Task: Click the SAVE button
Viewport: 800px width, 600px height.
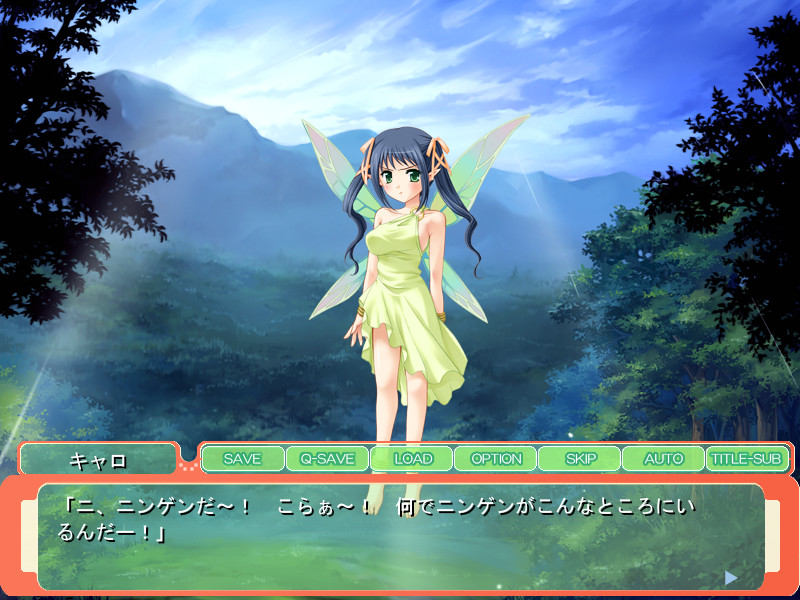Action: click(x=242, y=459)
